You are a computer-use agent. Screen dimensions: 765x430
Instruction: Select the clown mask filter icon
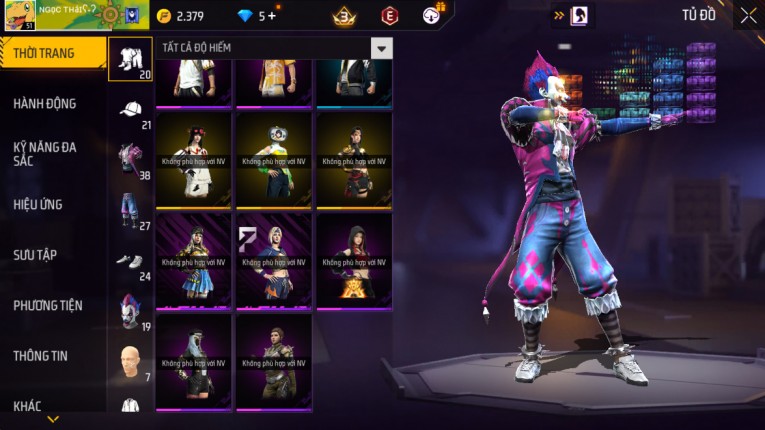pos(130,311)
